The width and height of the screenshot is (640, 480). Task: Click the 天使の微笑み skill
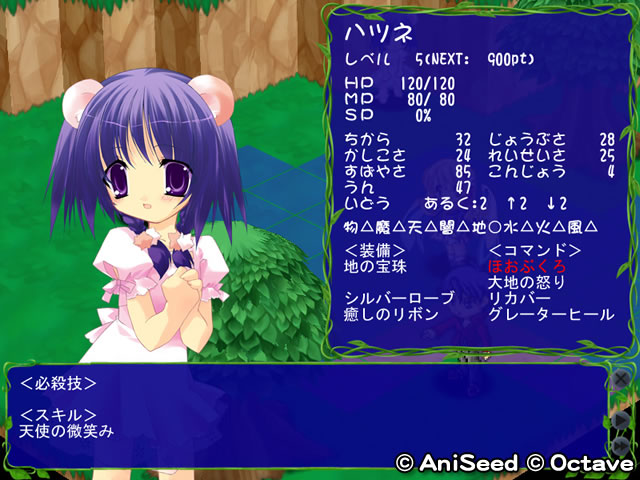(66, 431)
